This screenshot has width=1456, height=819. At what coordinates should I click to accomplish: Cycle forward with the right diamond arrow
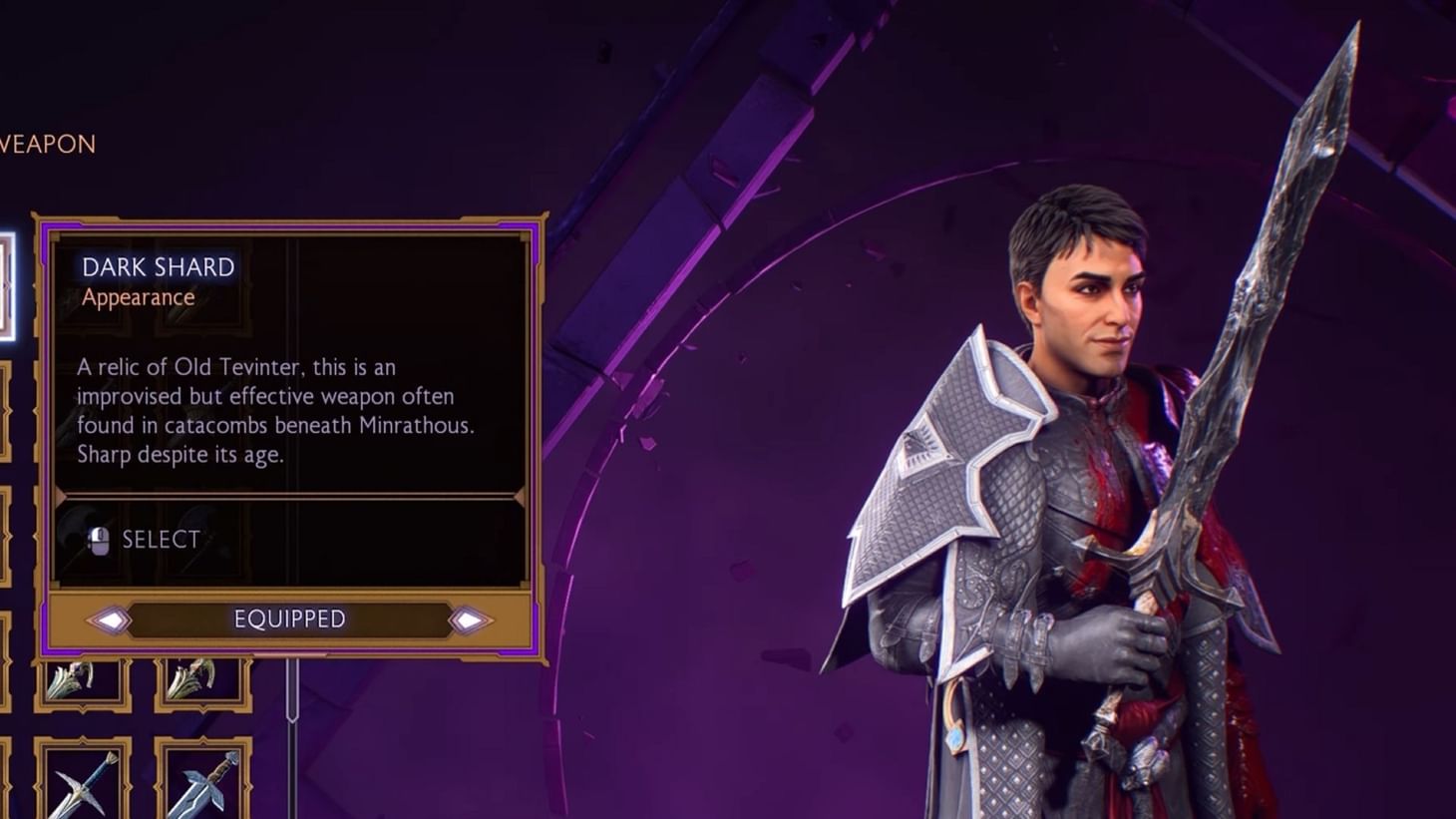[469, 618]
